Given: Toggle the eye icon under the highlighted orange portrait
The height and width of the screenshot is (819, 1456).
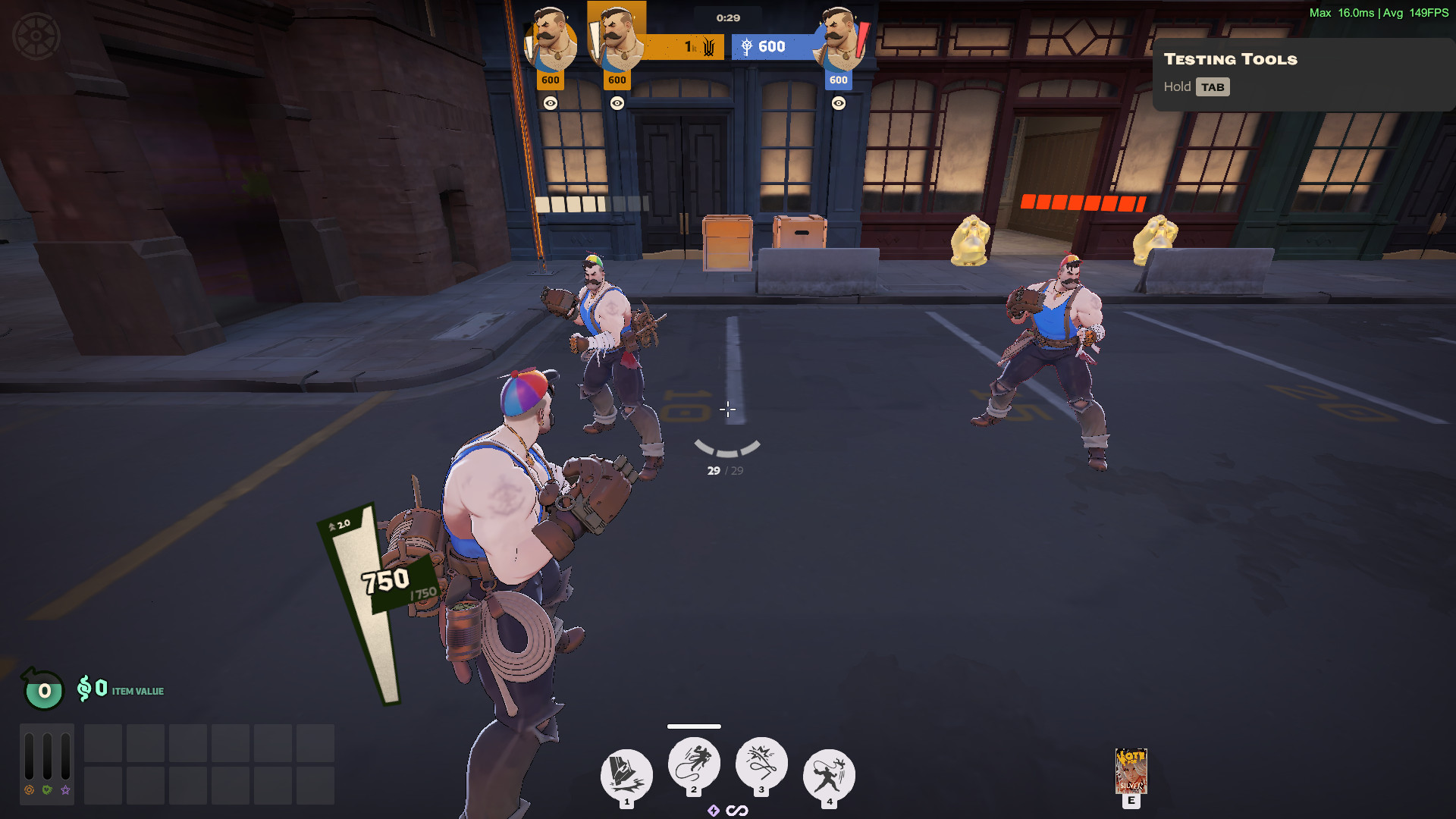Looking at the screenshot, I should [617, 103].
